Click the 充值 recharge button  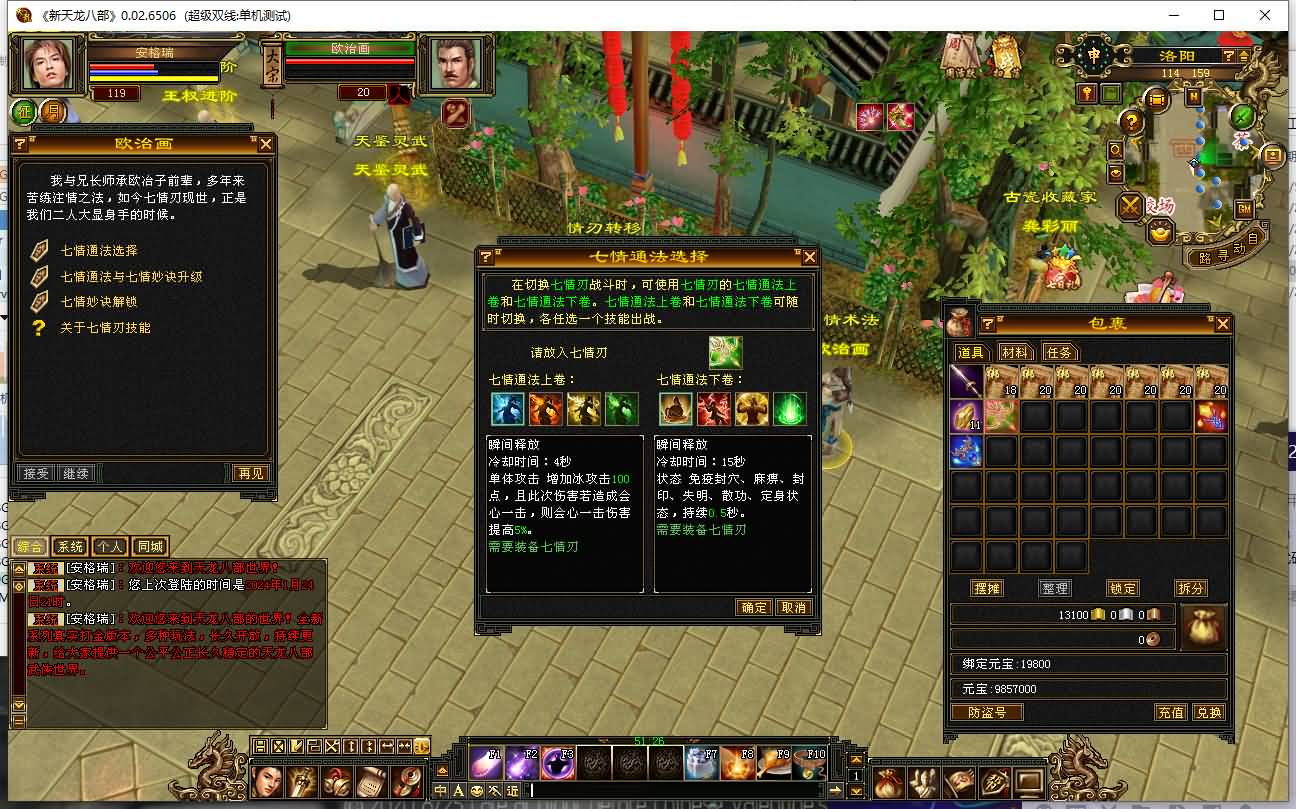click(x=1171, y=712)
